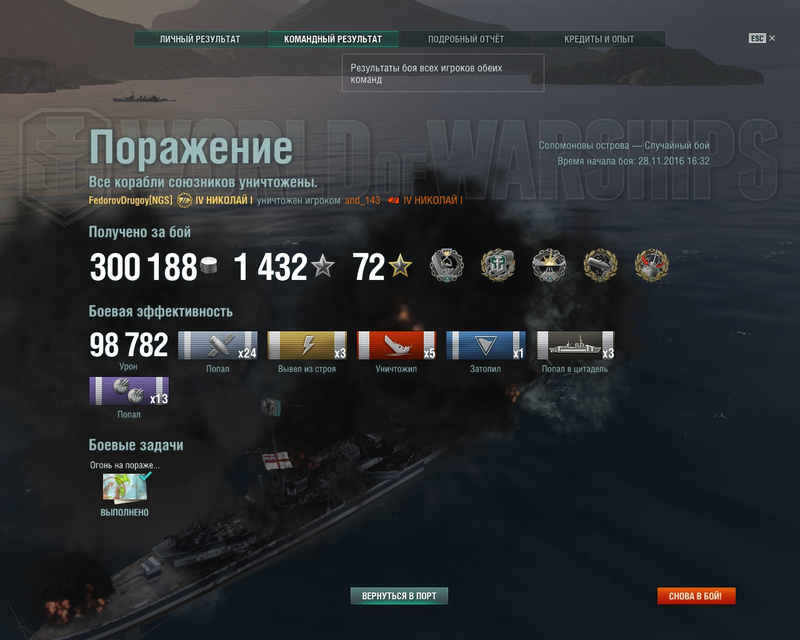Viewport: 800px width, 640px height.
Task: Click Вернуться в порт button
Action: (x=398, y=596)
